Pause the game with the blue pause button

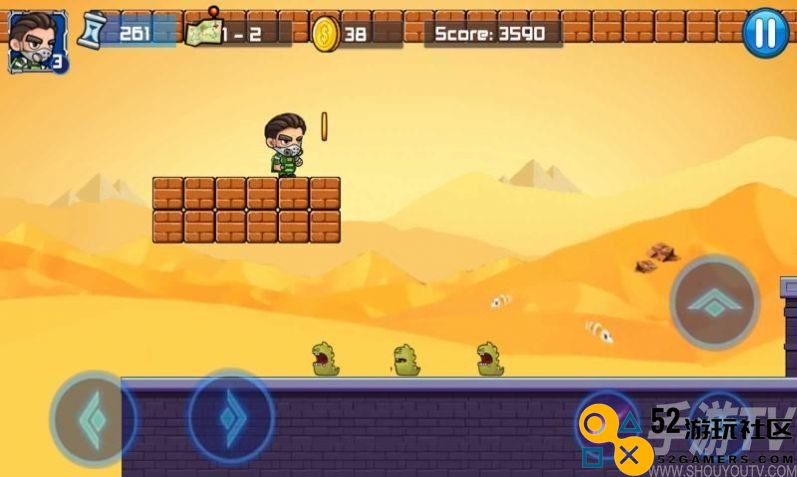coord(765,33)
